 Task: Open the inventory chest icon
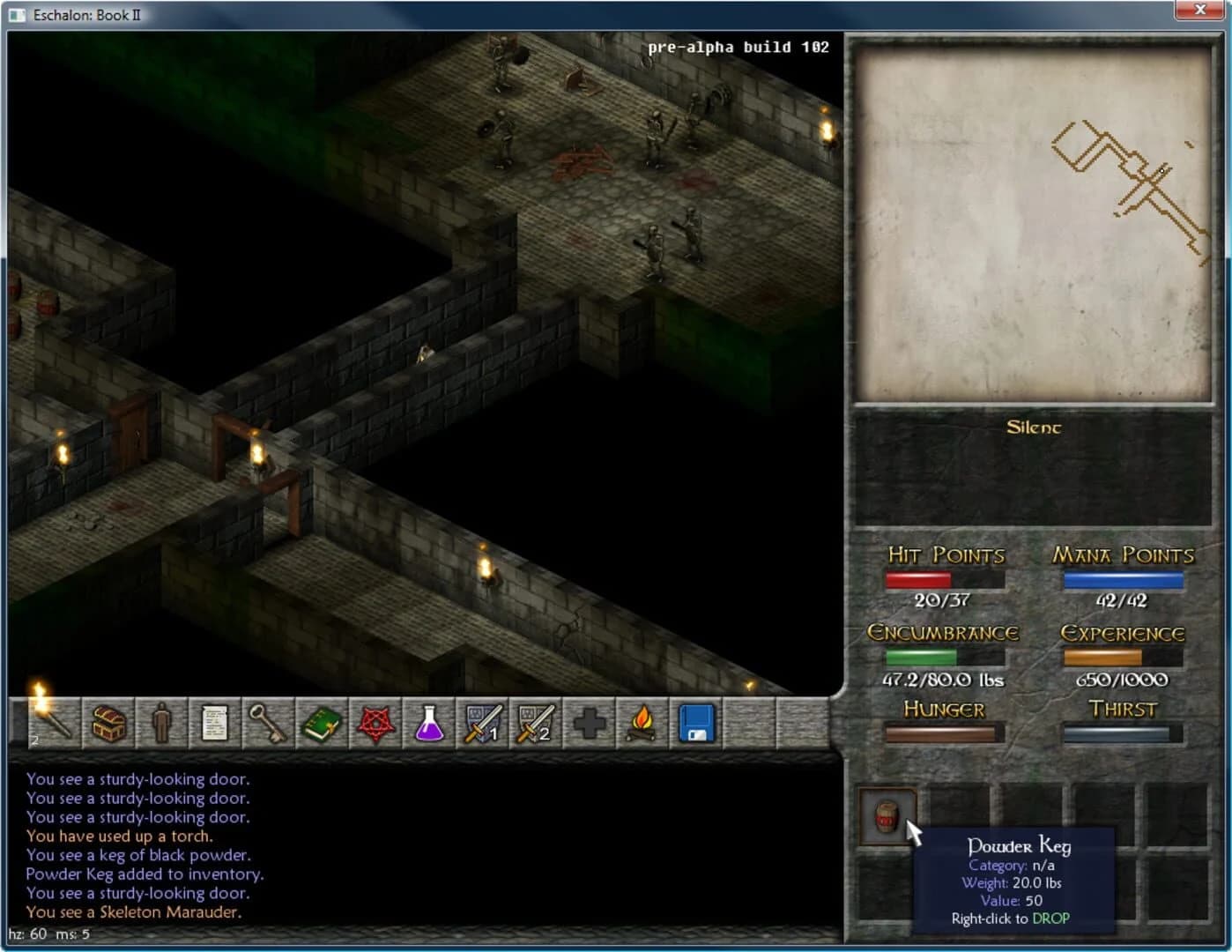pos(108,723)
